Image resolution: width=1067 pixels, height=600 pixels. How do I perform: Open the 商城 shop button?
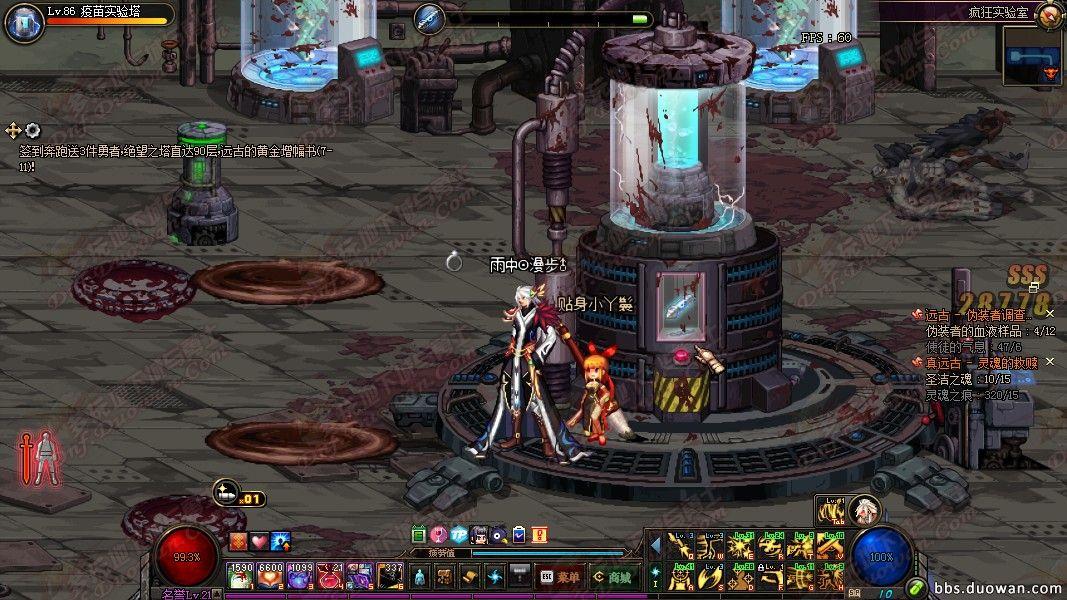[x=611, y=577]
